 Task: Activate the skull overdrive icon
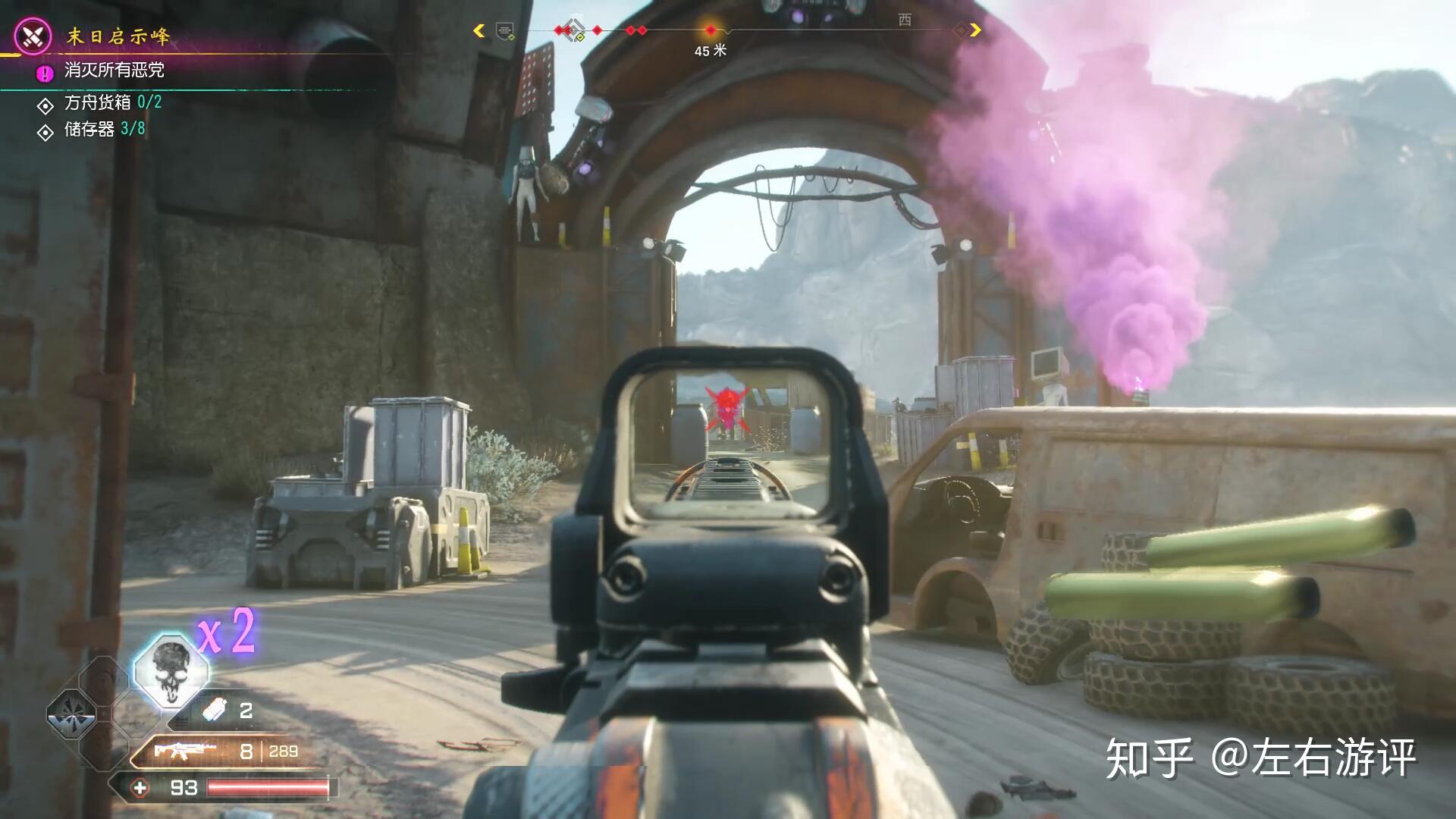pos(171,671)
